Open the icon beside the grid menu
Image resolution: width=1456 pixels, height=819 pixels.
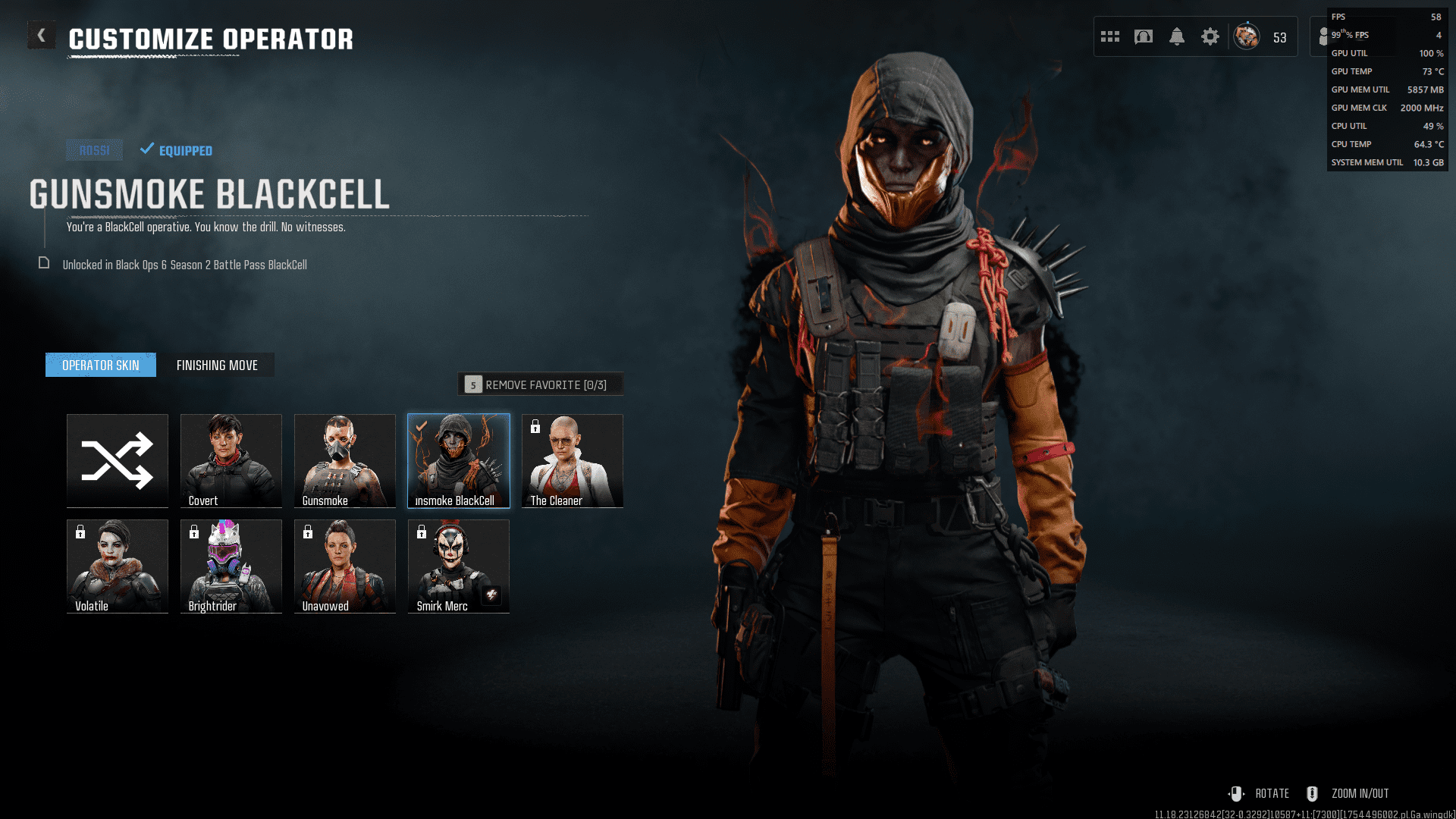[x=1144, y=36]
